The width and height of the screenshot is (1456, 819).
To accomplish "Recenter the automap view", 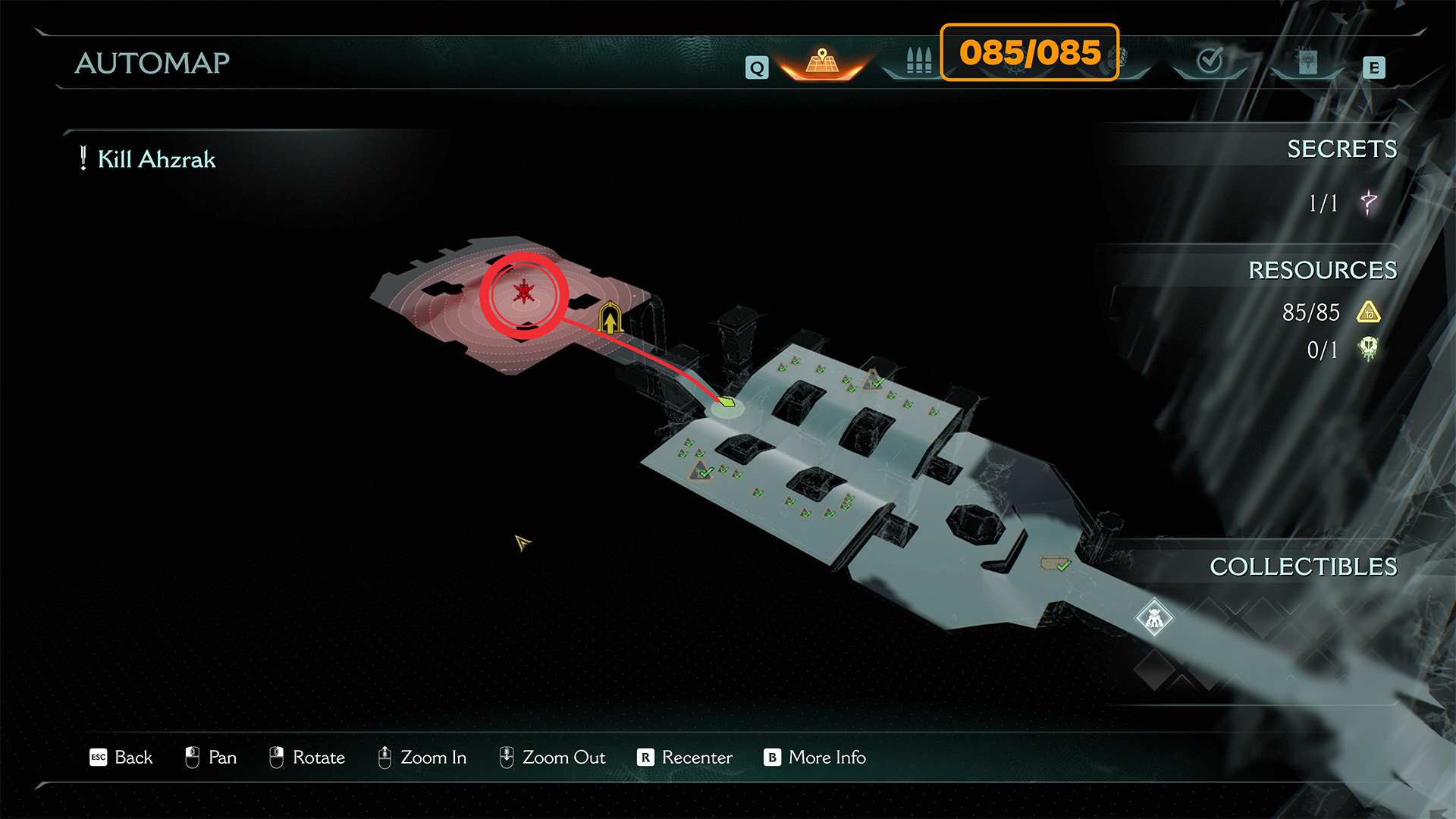I will coord(685,757).
